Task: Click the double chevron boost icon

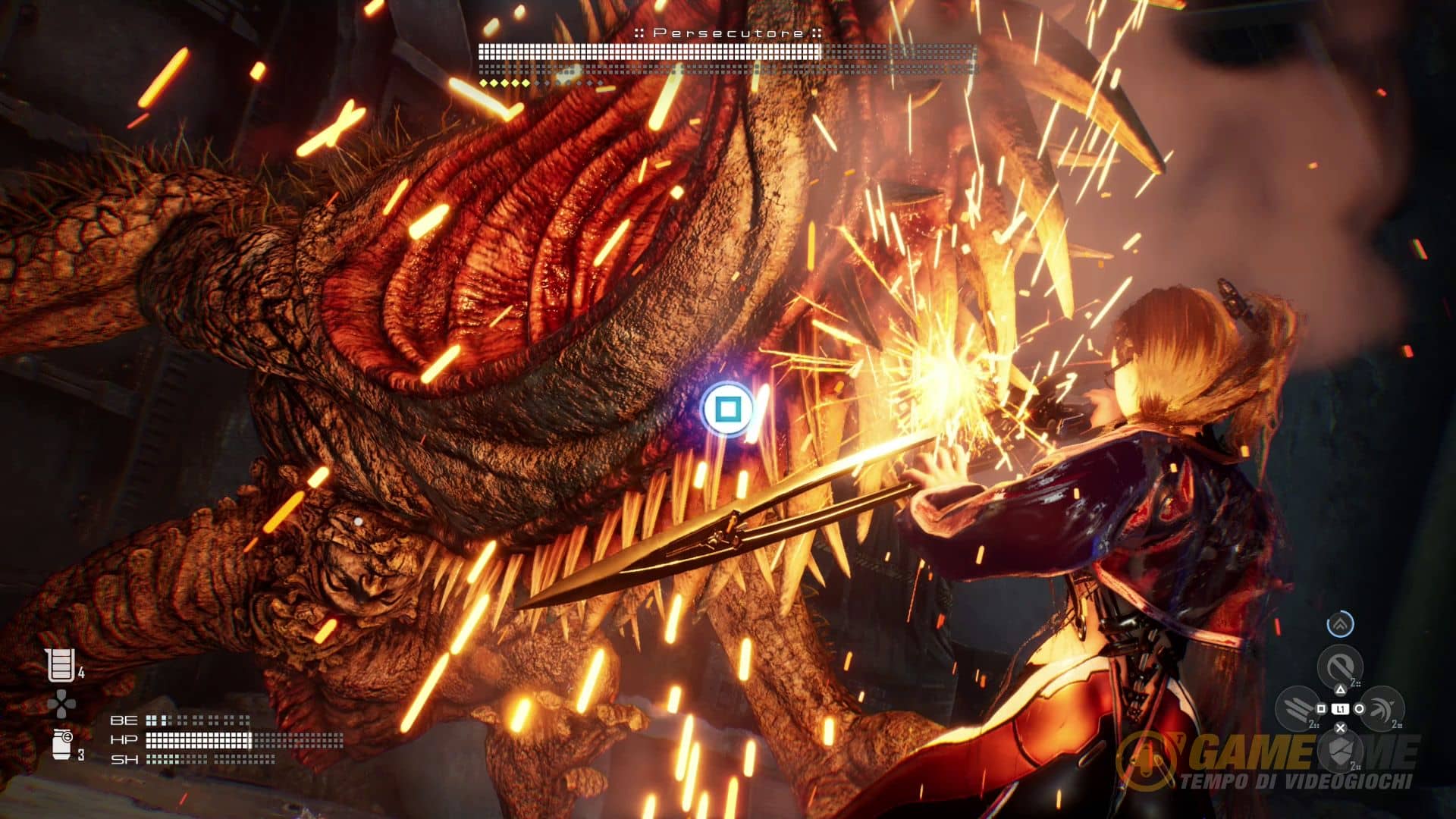Action: [x=1340, y=624]
